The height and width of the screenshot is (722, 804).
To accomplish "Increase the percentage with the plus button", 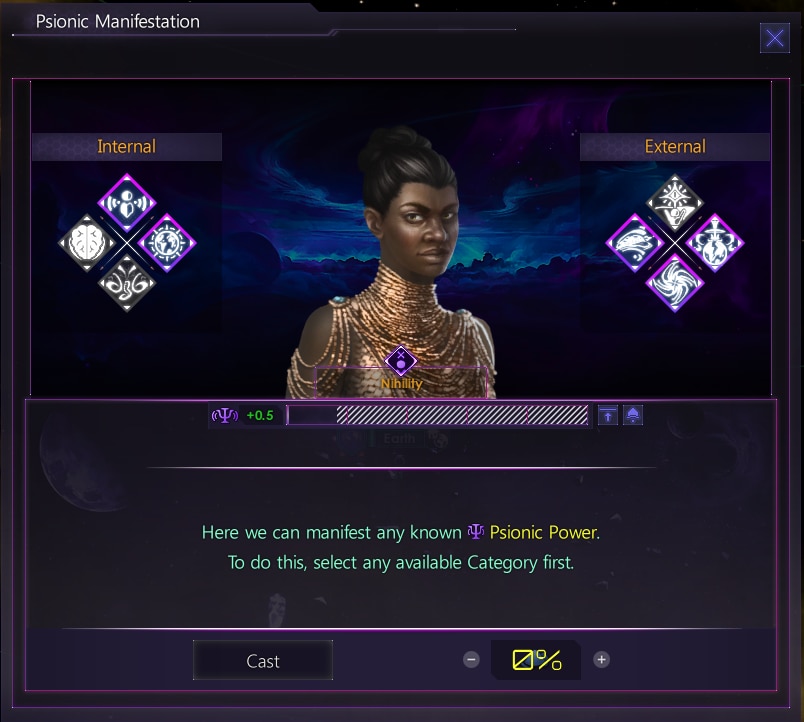I will pos(601,660).
